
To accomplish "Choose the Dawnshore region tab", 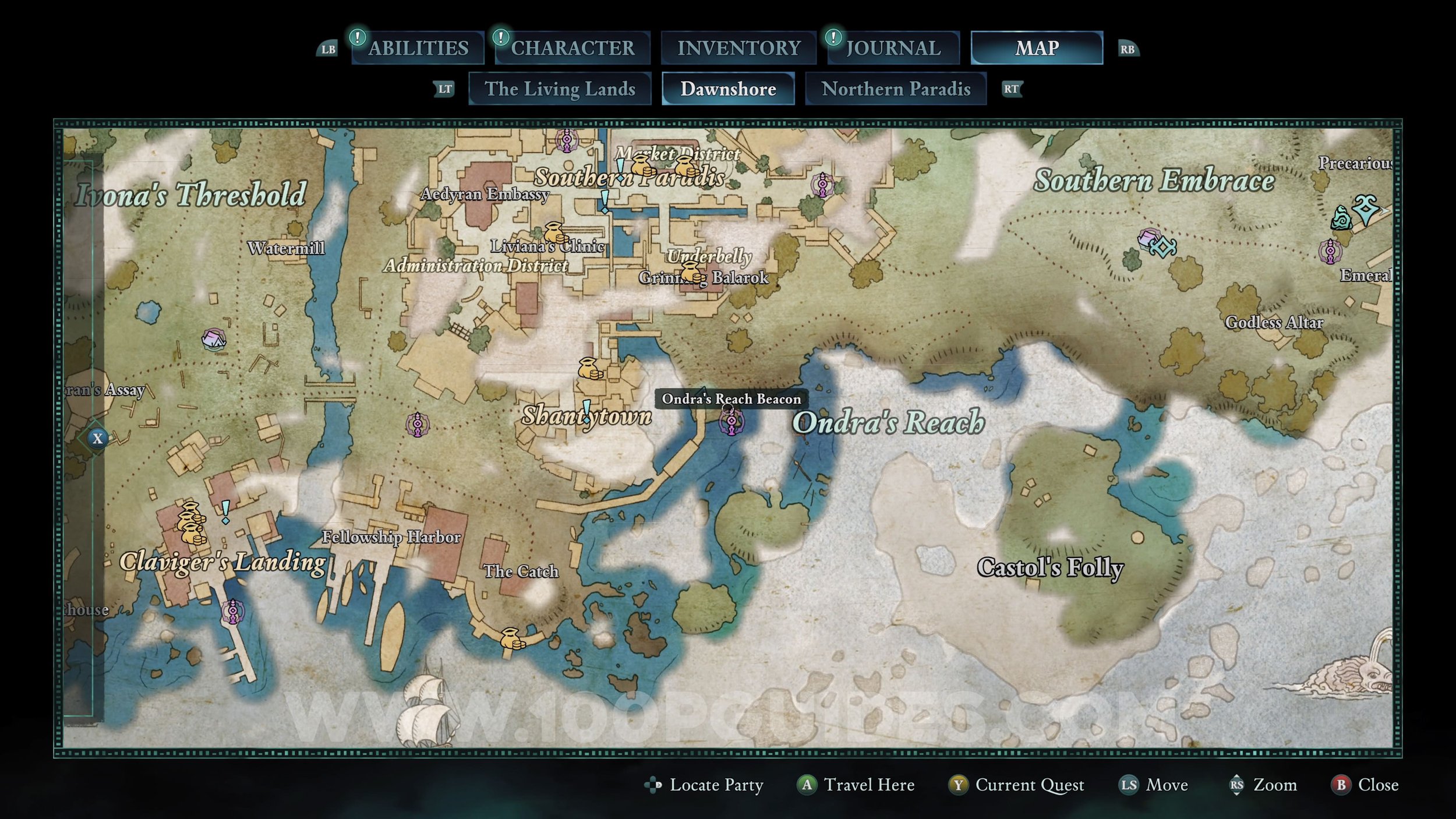I will click(728, 89).
